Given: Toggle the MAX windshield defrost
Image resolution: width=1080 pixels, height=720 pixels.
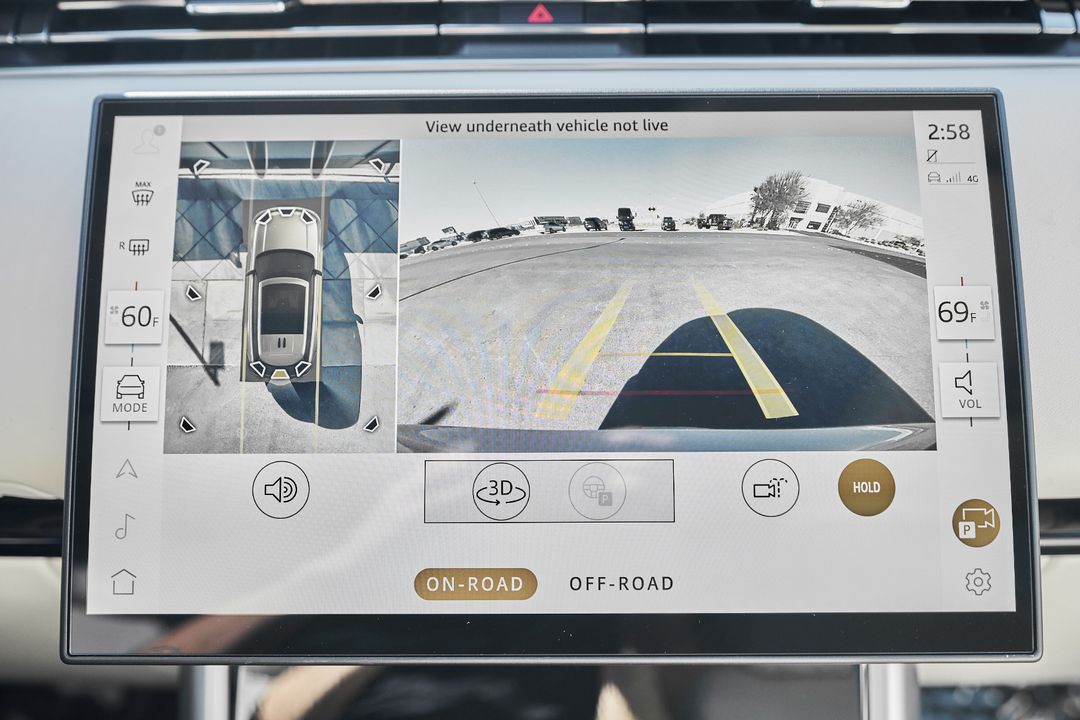Looking at the screenshot, I should point(142,193).
